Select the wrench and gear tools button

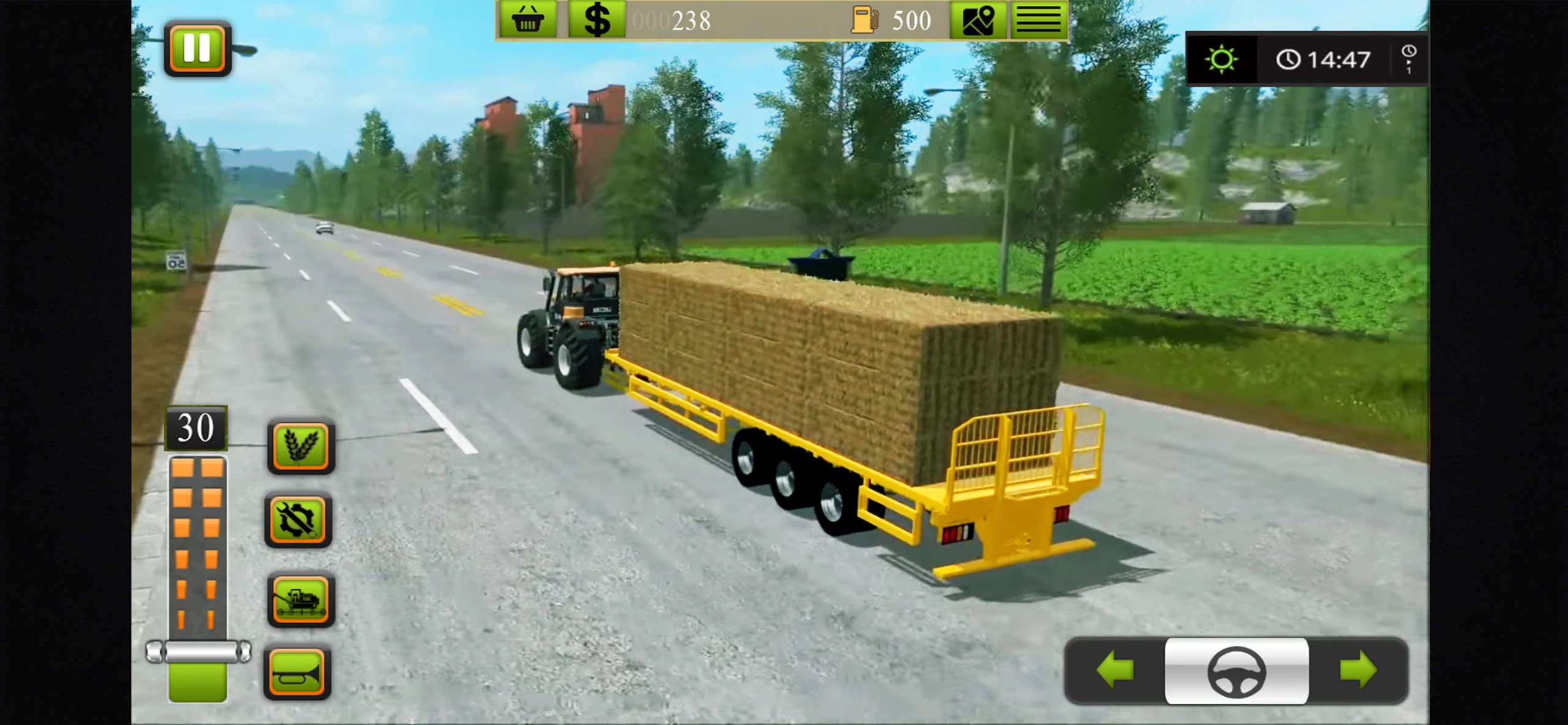point(298,520)
